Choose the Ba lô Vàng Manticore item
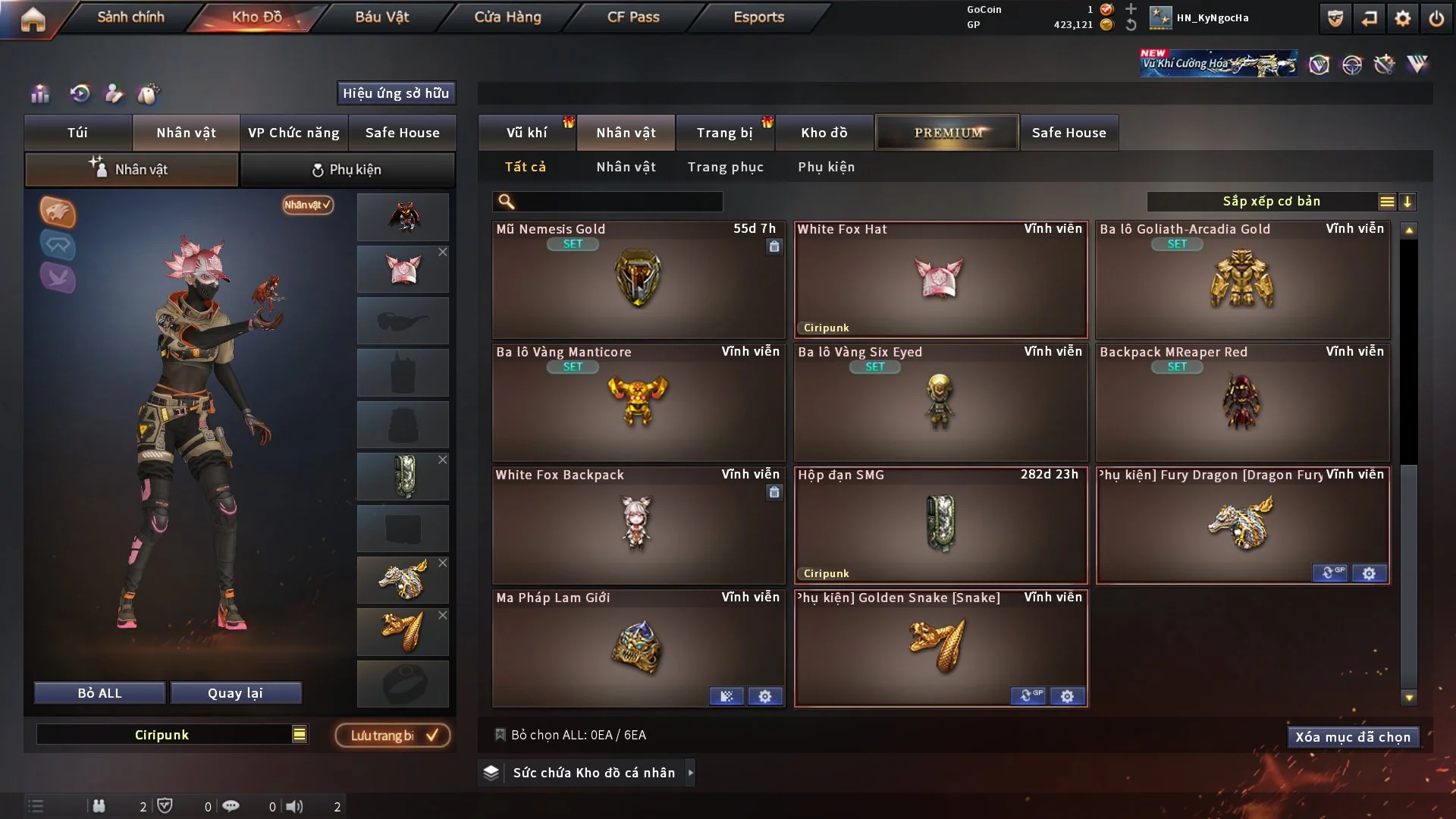The image size is (1456, 819). point(638,402)
